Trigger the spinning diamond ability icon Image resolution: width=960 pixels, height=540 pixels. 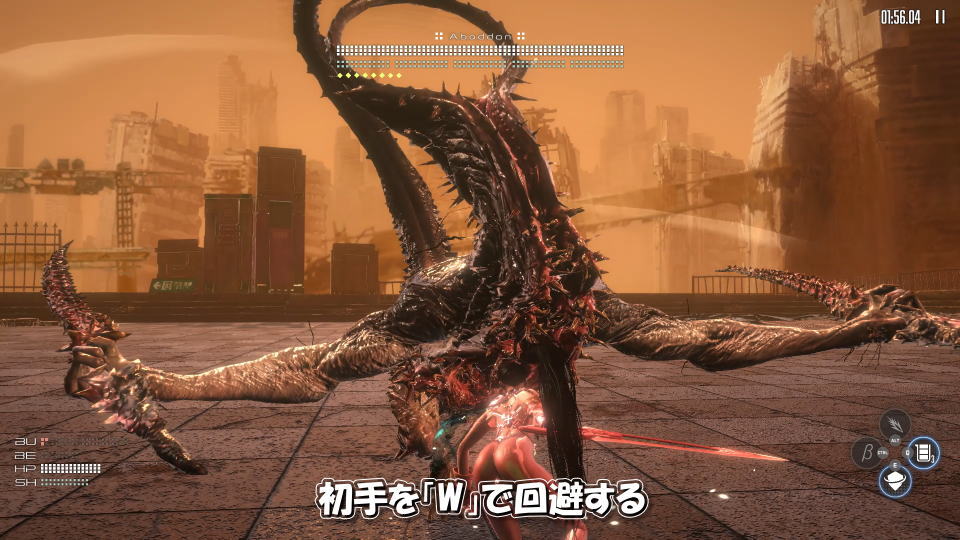(x=895, y=481)
